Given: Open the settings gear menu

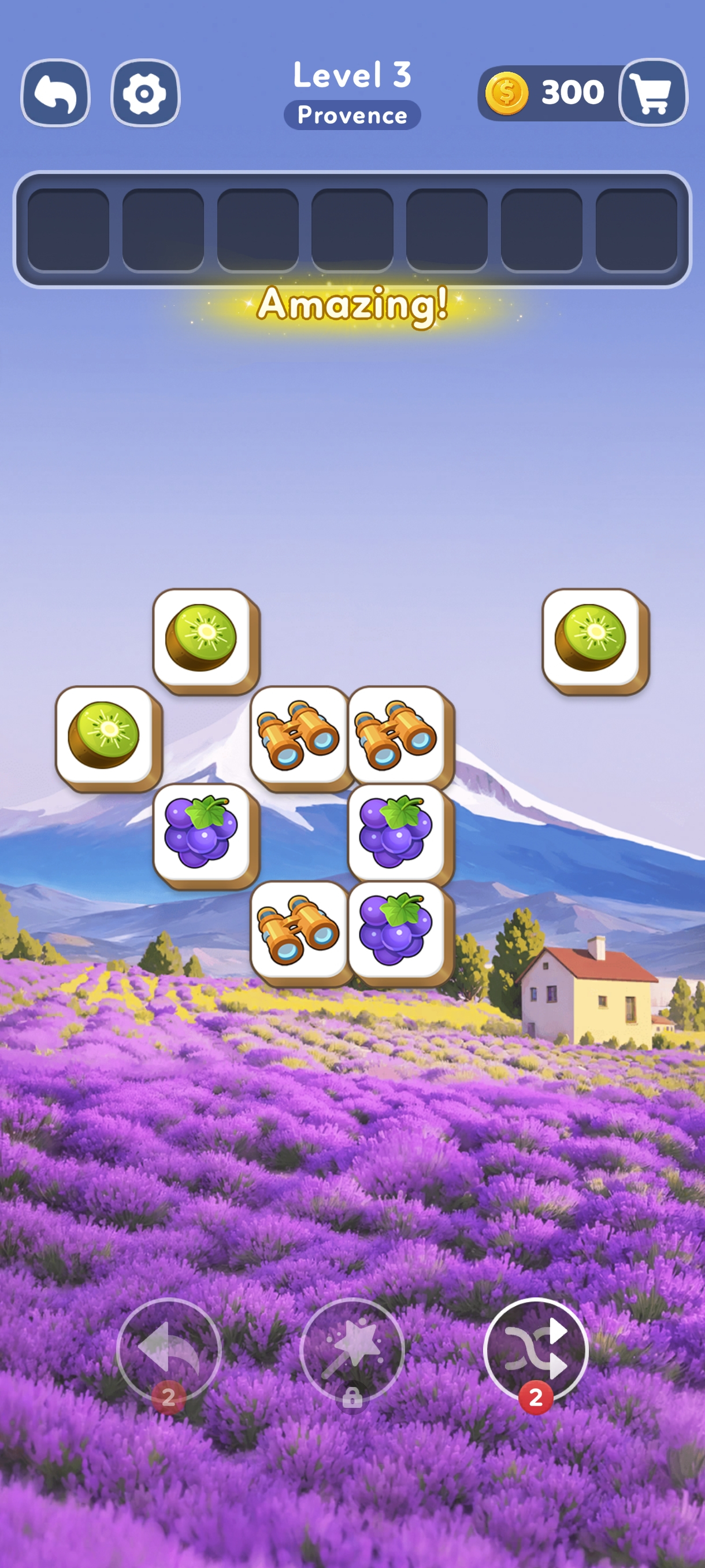Looking at the screenshot, I should point(145,93).
